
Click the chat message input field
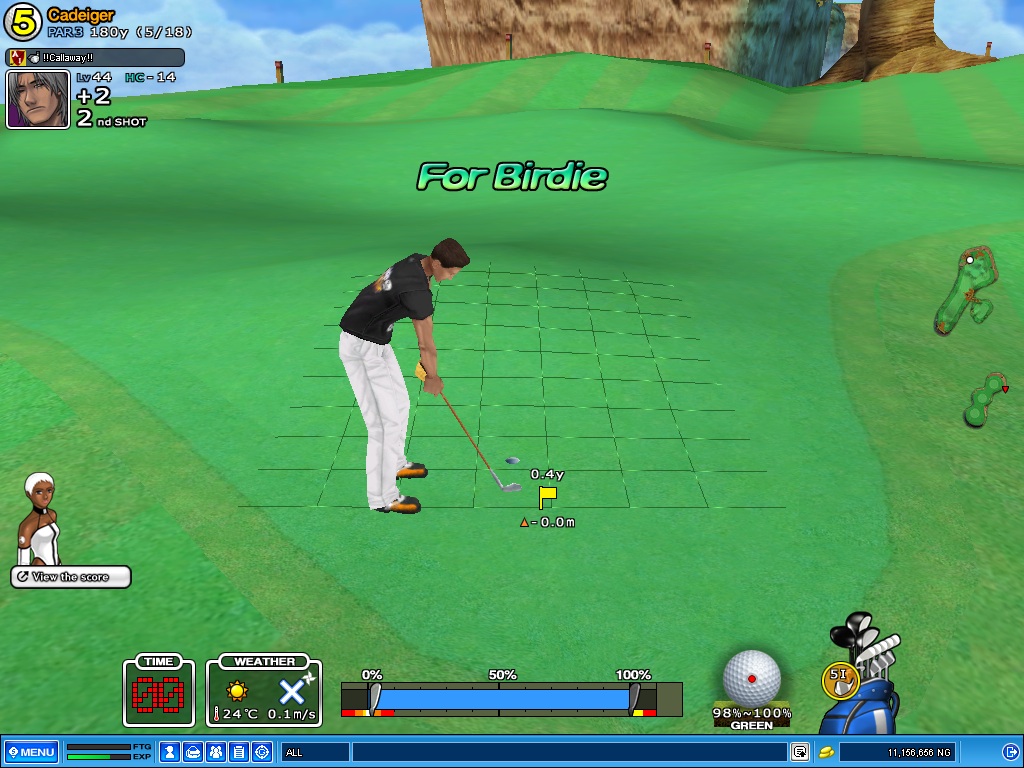point(568,752)
